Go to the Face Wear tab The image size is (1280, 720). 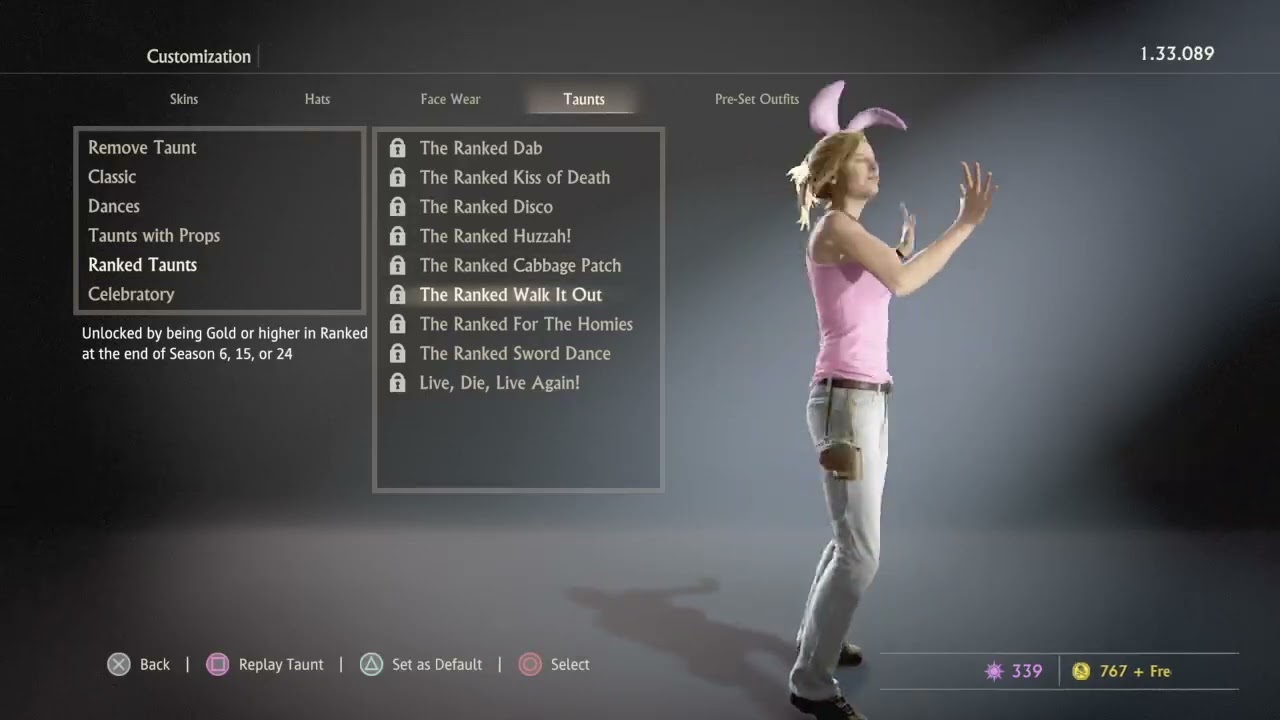[450, 99]
